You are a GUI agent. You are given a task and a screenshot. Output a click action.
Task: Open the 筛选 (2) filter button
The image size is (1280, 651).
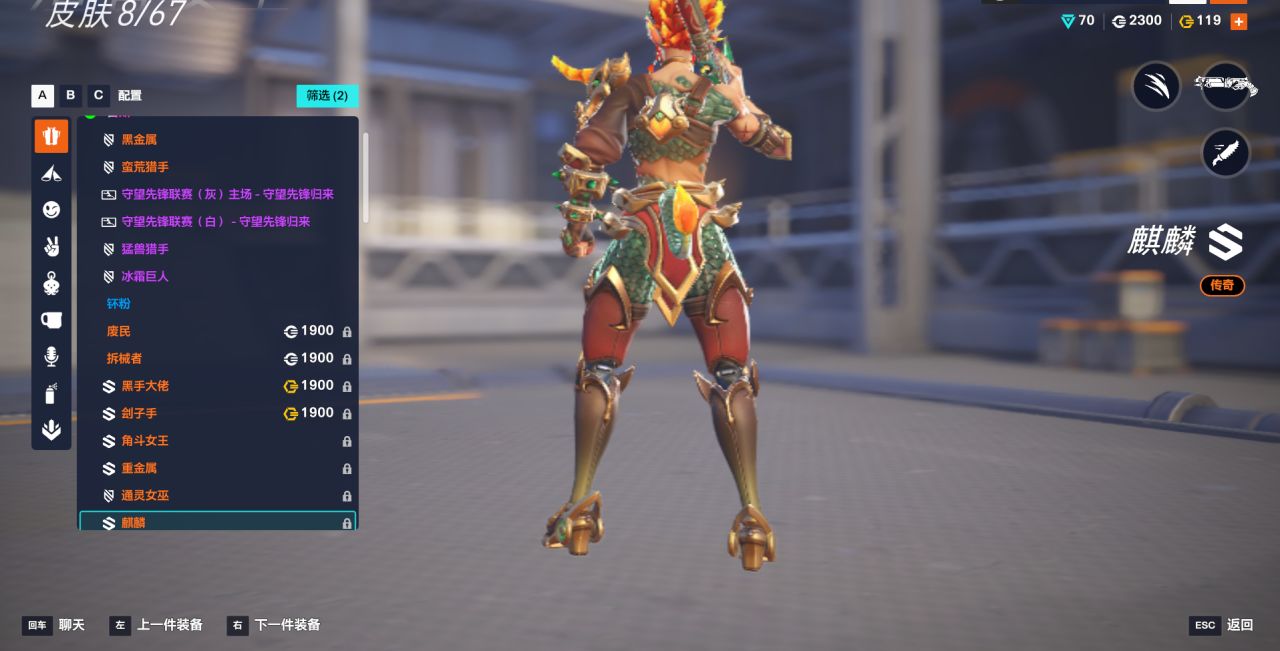coord(327,96)
